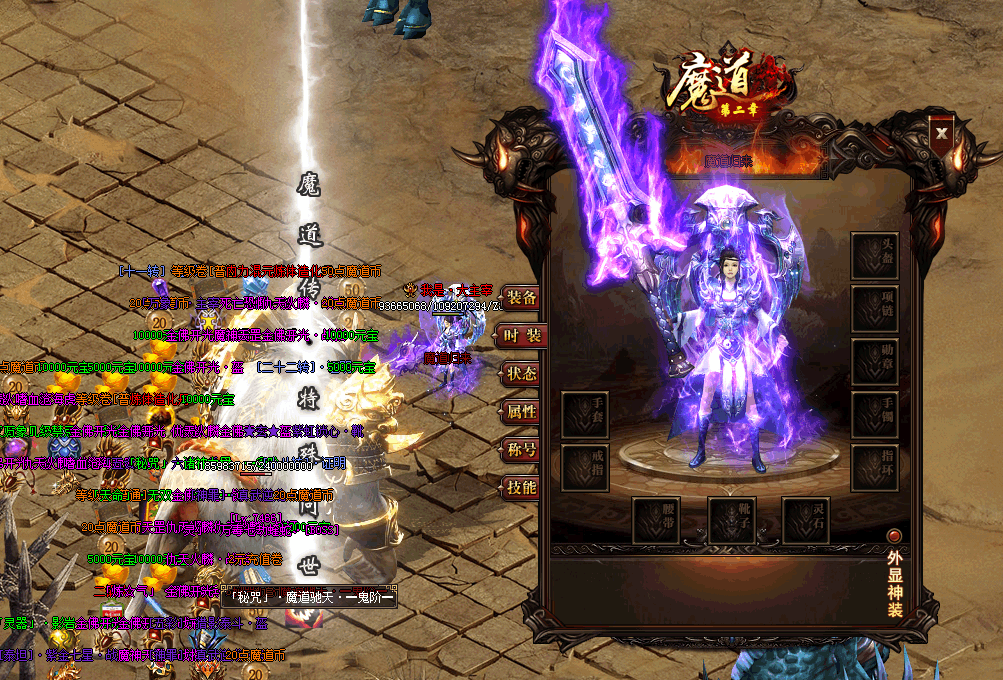Close the character equipment panel
This screenshot has height=680, width=1003.
coord(941,131)
